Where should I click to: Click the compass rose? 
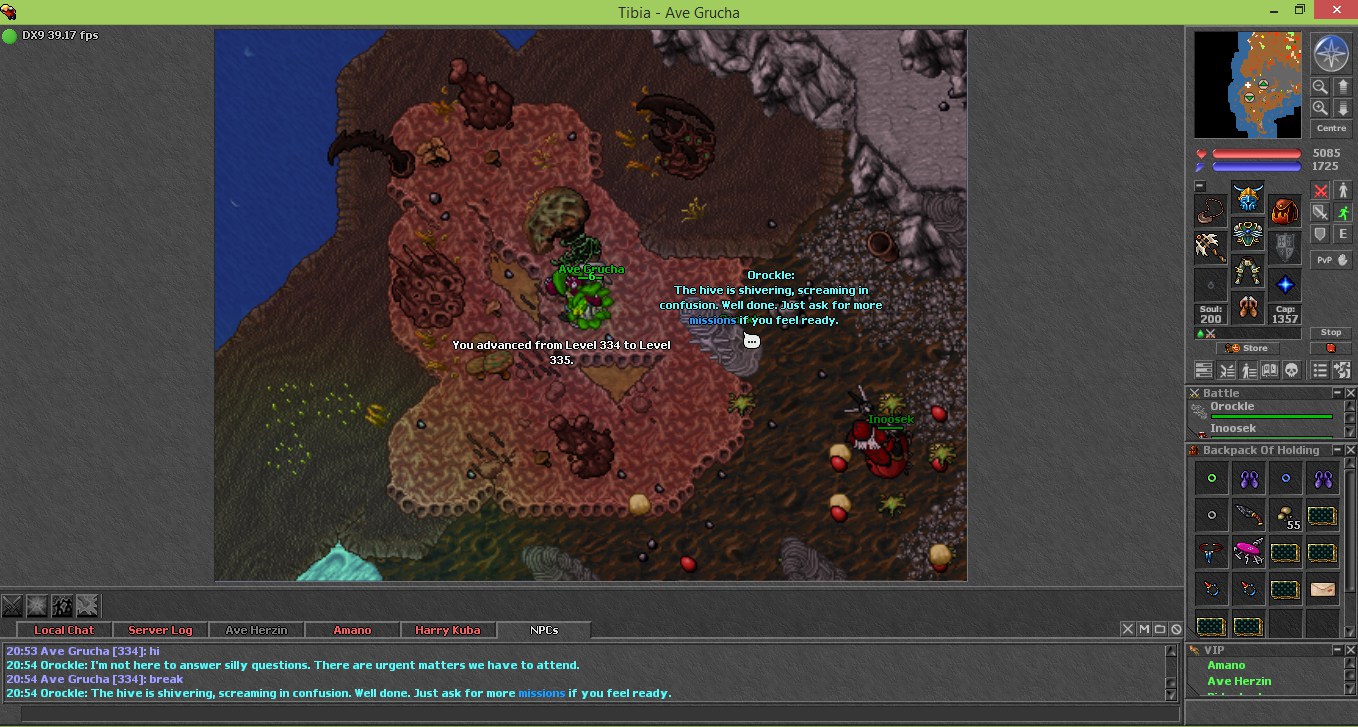coord(1331,53)
